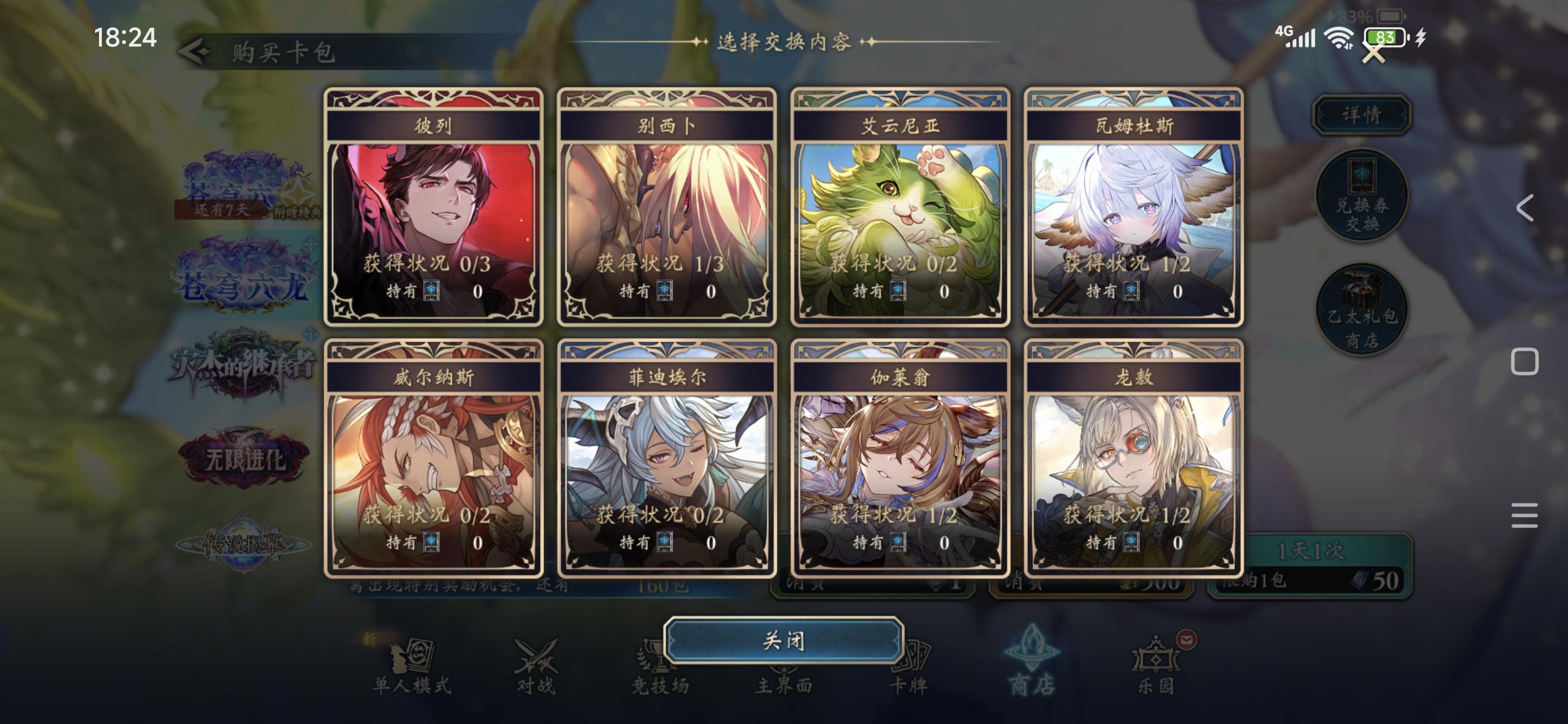Open the 详情 details button
Image resolution: width=1568 pixels, height=724 pixels.
tap(1363, 113)
